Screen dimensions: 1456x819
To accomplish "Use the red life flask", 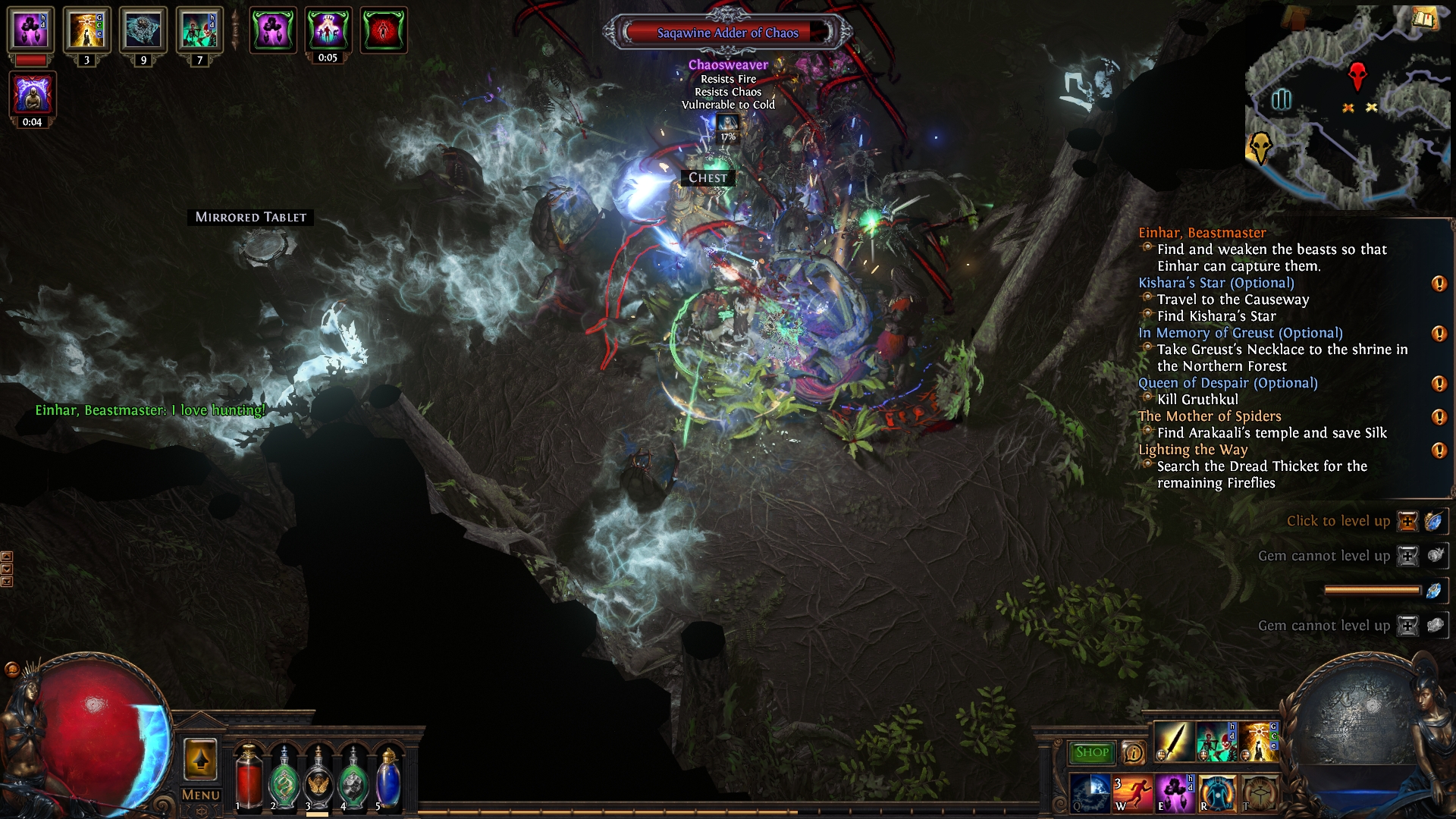I will pyautogui.click(x=249, y=779).
